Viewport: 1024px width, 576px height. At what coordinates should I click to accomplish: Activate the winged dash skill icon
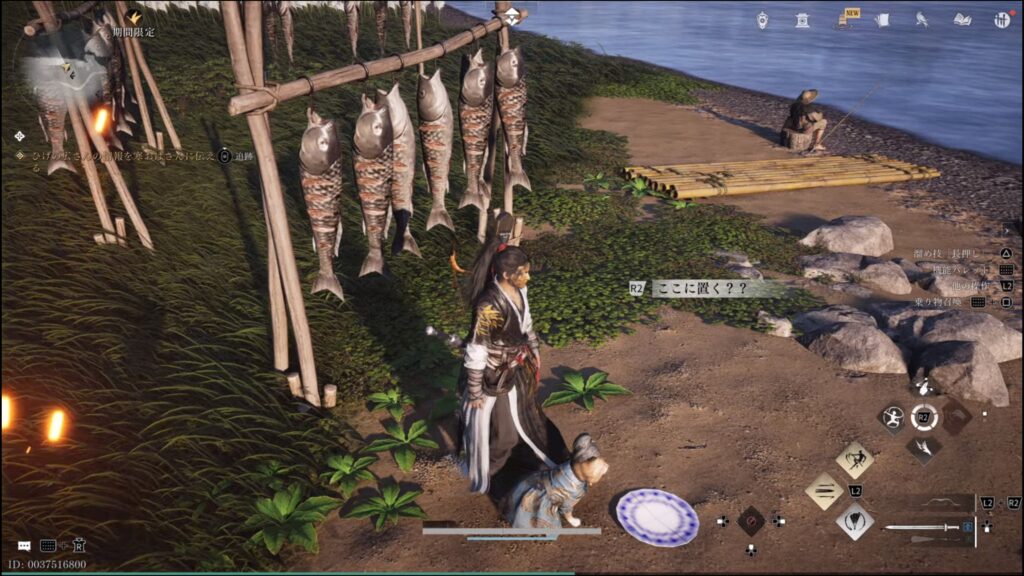[923, 449]
